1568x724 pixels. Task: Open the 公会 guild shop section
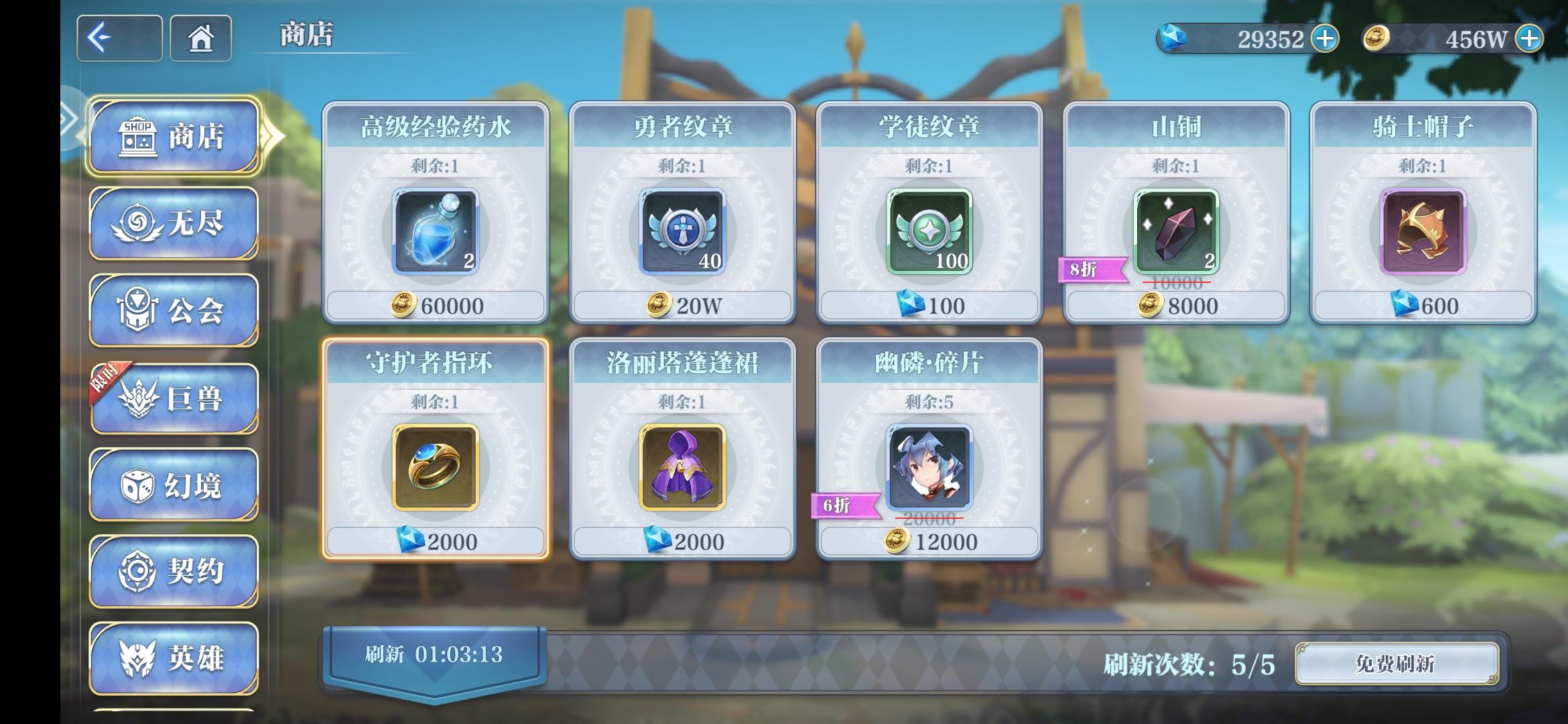pos(173,308)
